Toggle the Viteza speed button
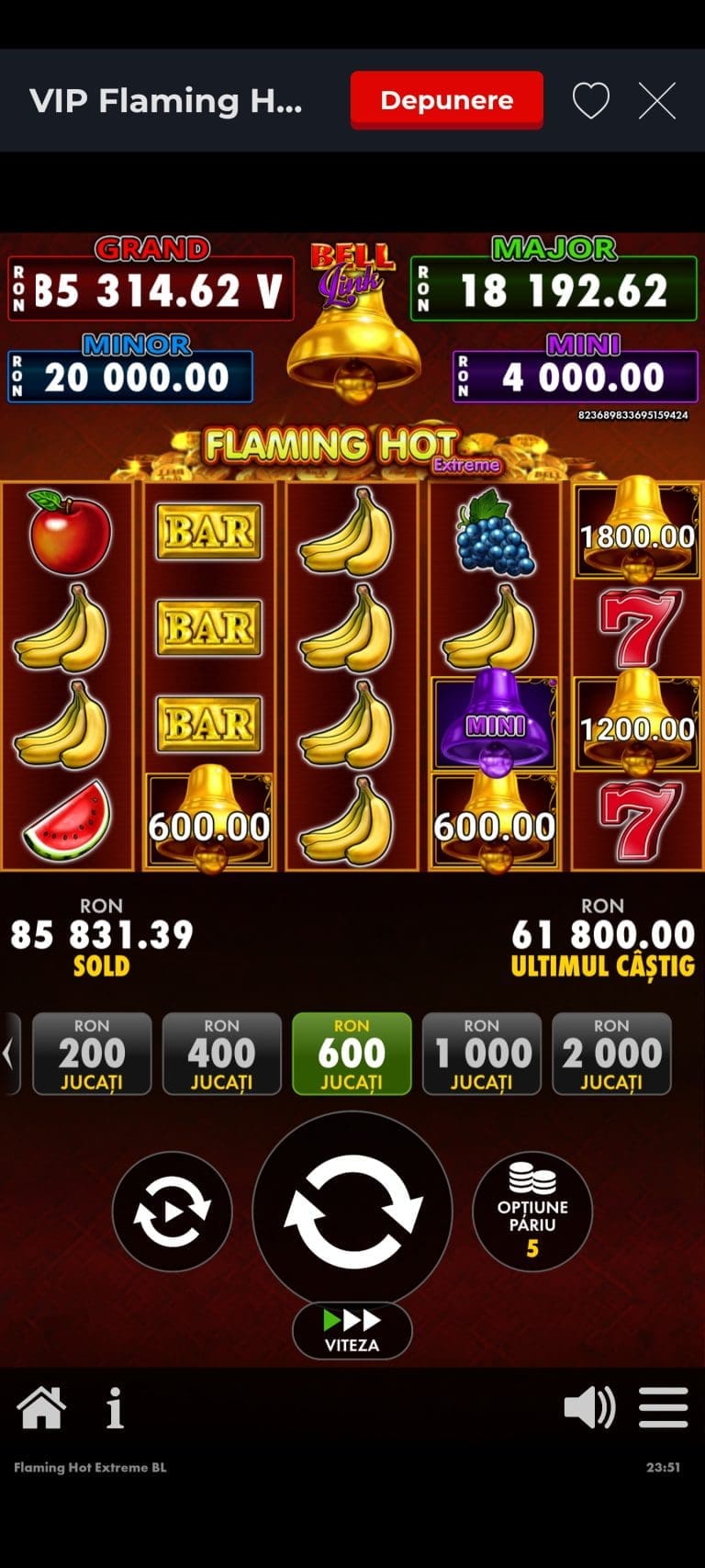This screenshot has height=1568, width=705. point(352,1329)
